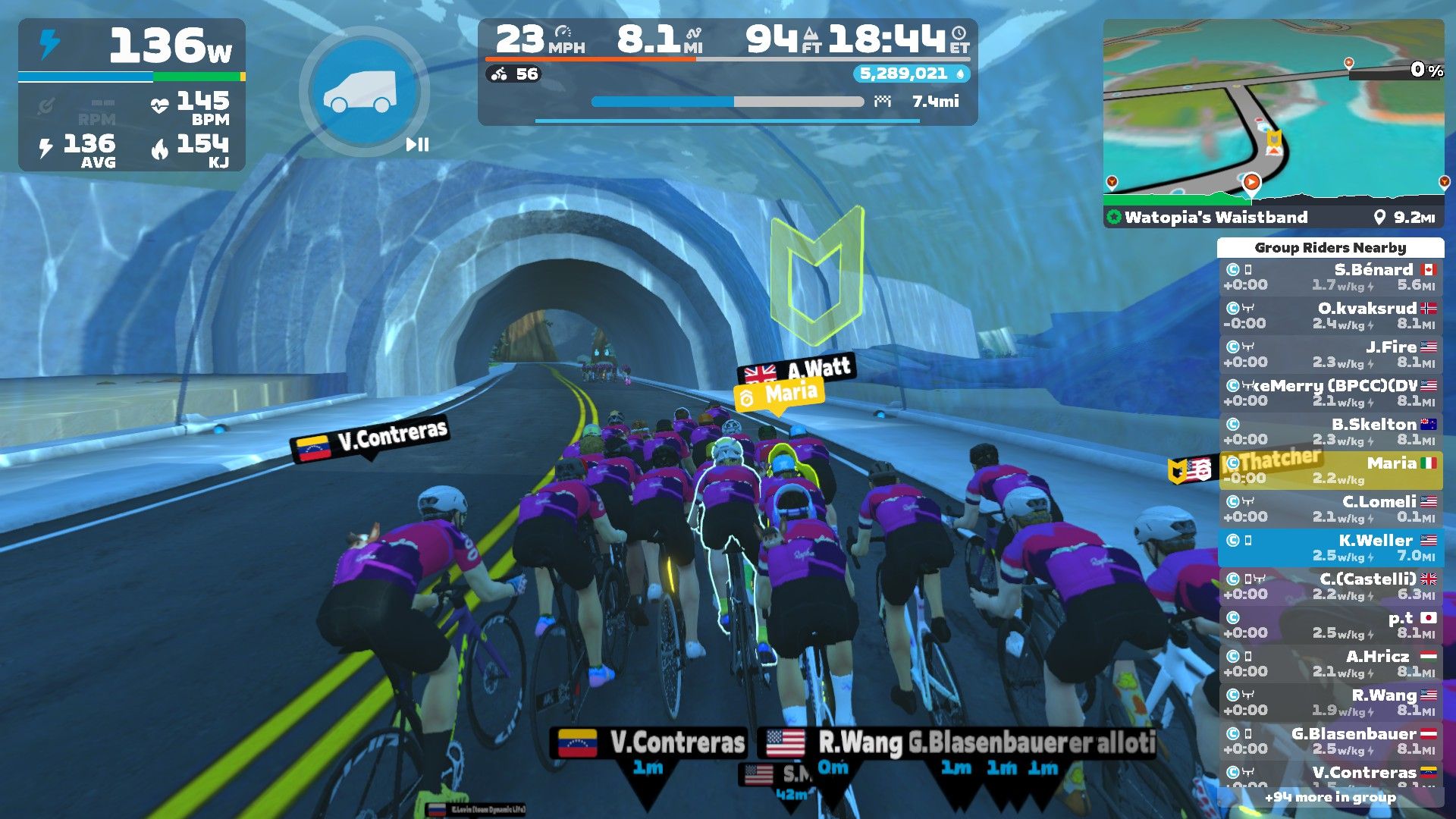Click the Watopia's Waistband route label
The height and width of the screenshot is (819, 1456).
pos(1216,218)
